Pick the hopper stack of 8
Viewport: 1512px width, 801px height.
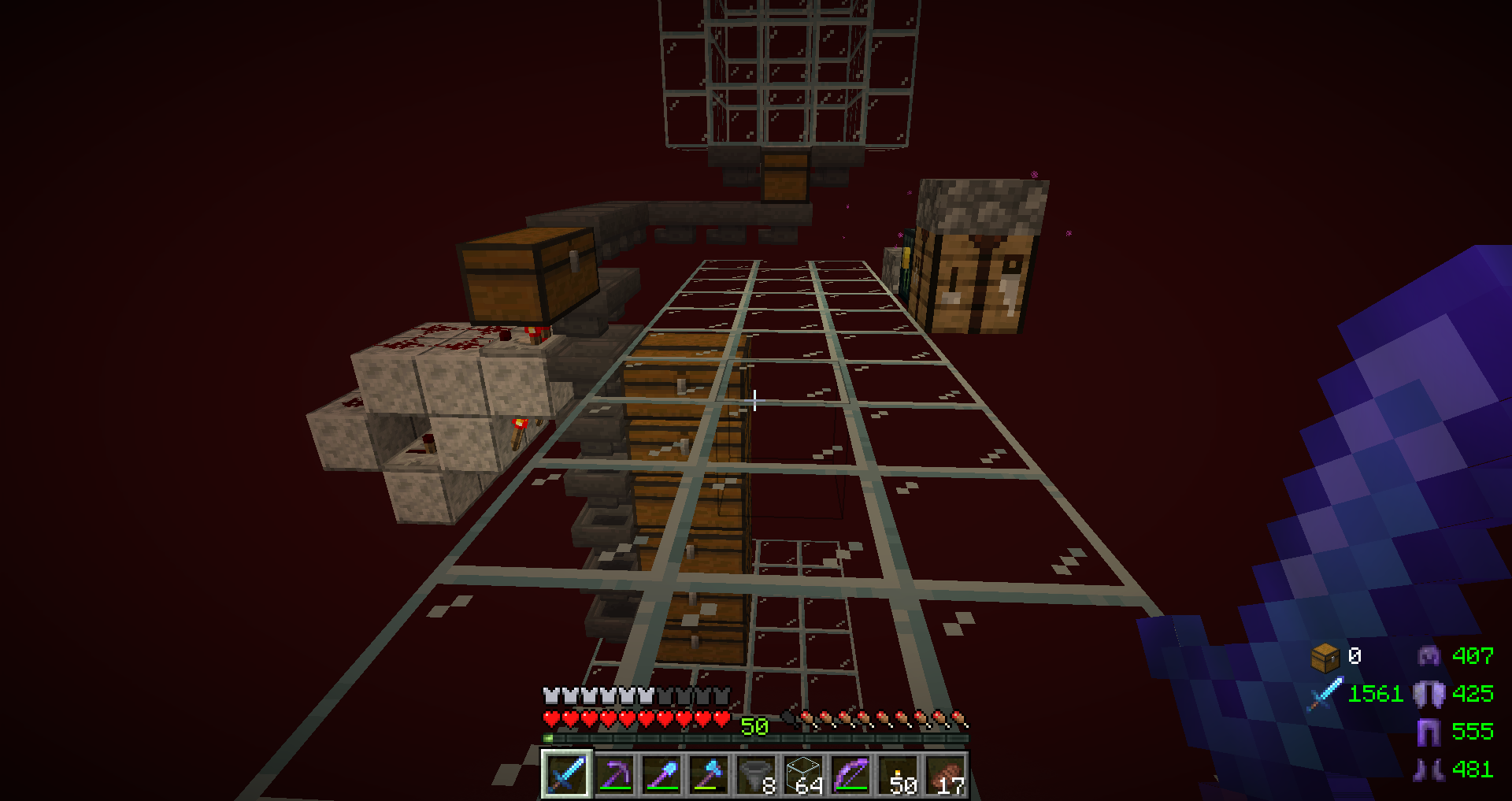point(756,774)
